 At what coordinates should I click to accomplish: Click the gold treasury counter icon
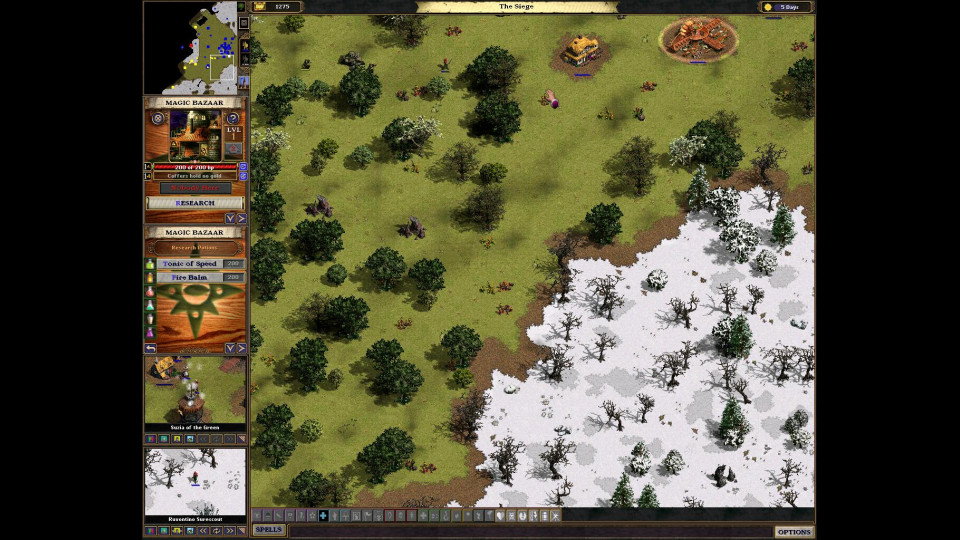click(260, 7)
